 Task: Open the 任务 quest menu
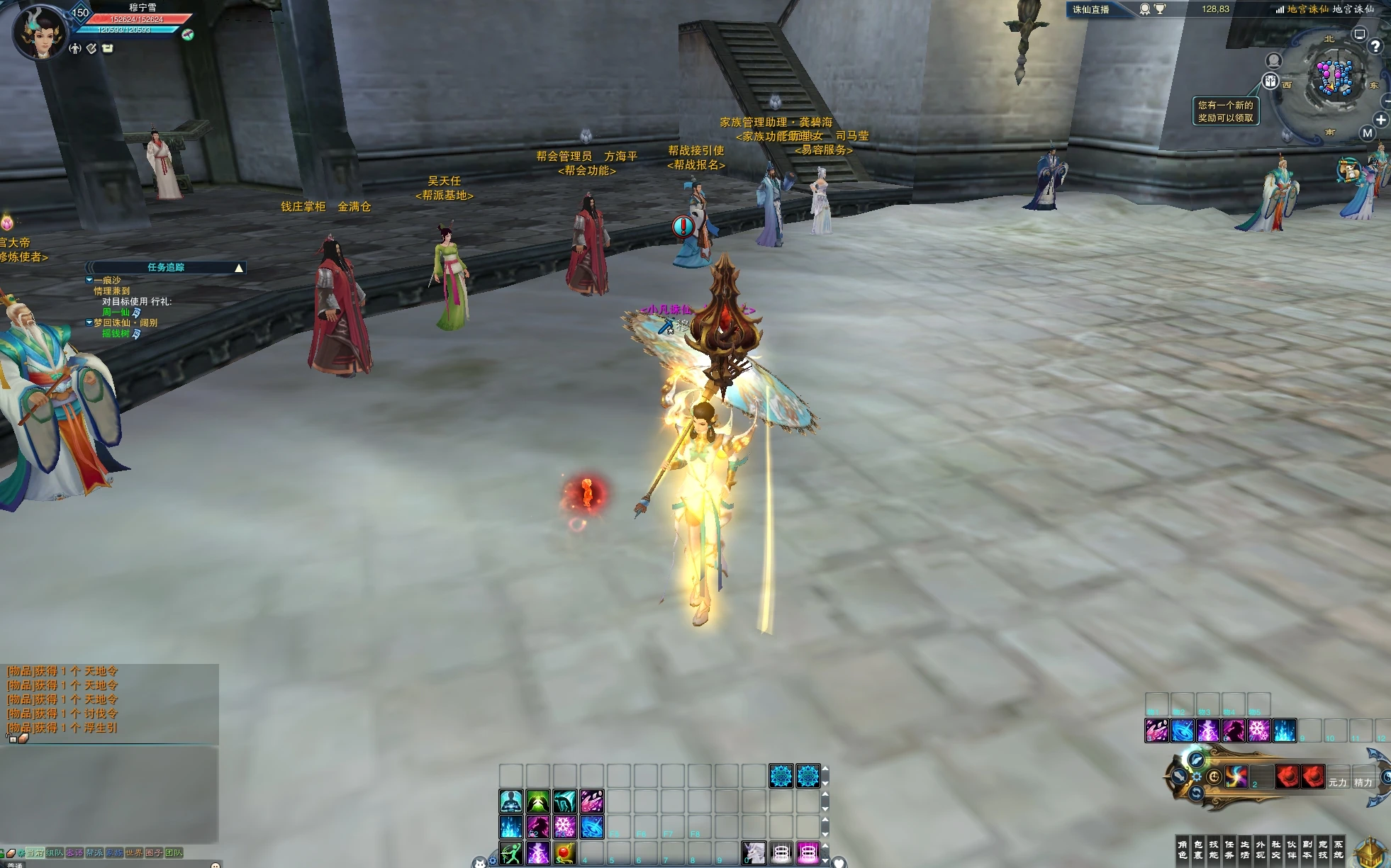pyautogui.click(x=1229, y=849)
